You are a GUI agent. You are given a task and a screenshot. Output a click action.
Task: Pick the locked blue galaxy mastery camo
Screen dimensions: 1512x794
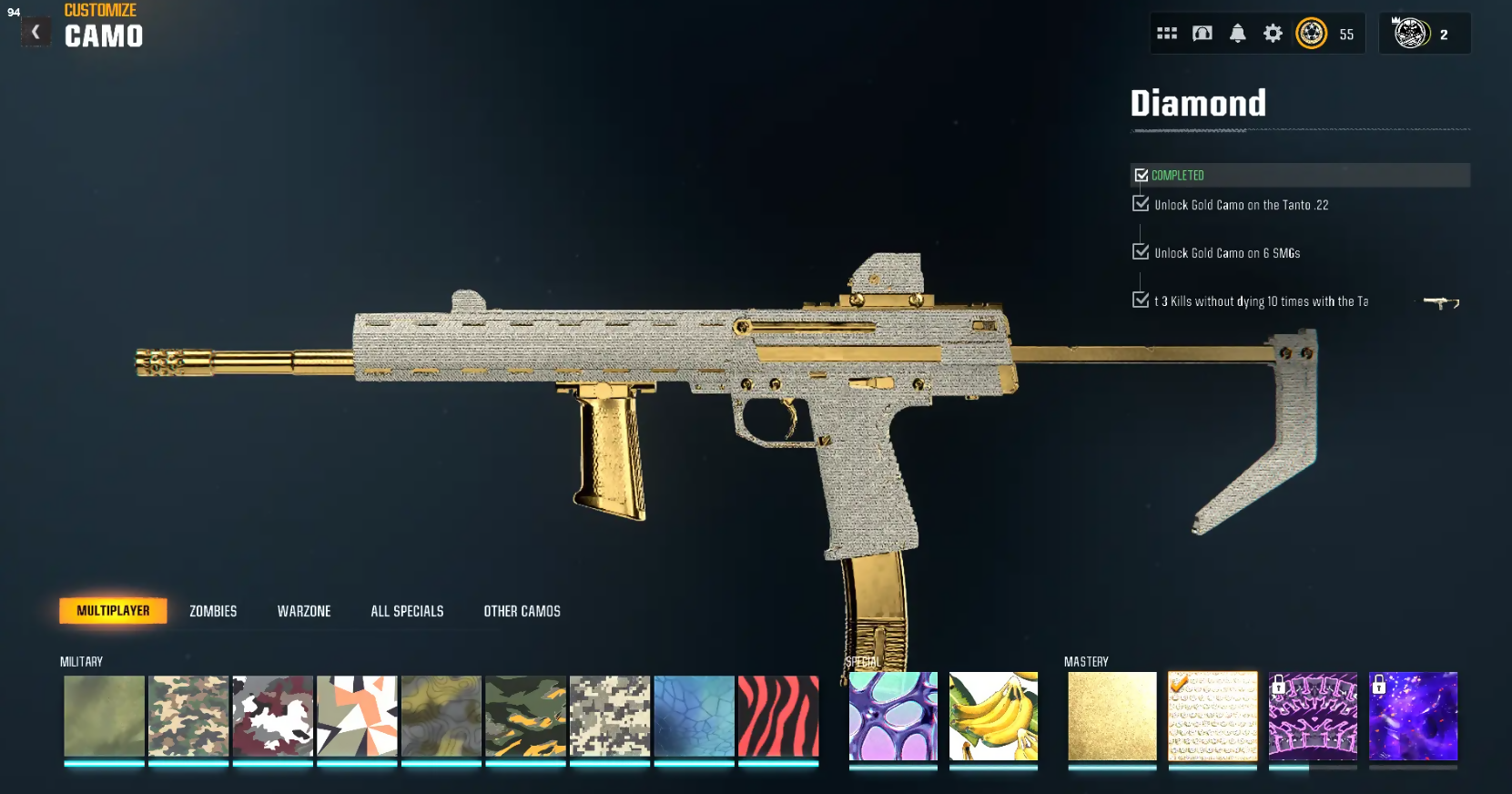[x=1413, y=717]
